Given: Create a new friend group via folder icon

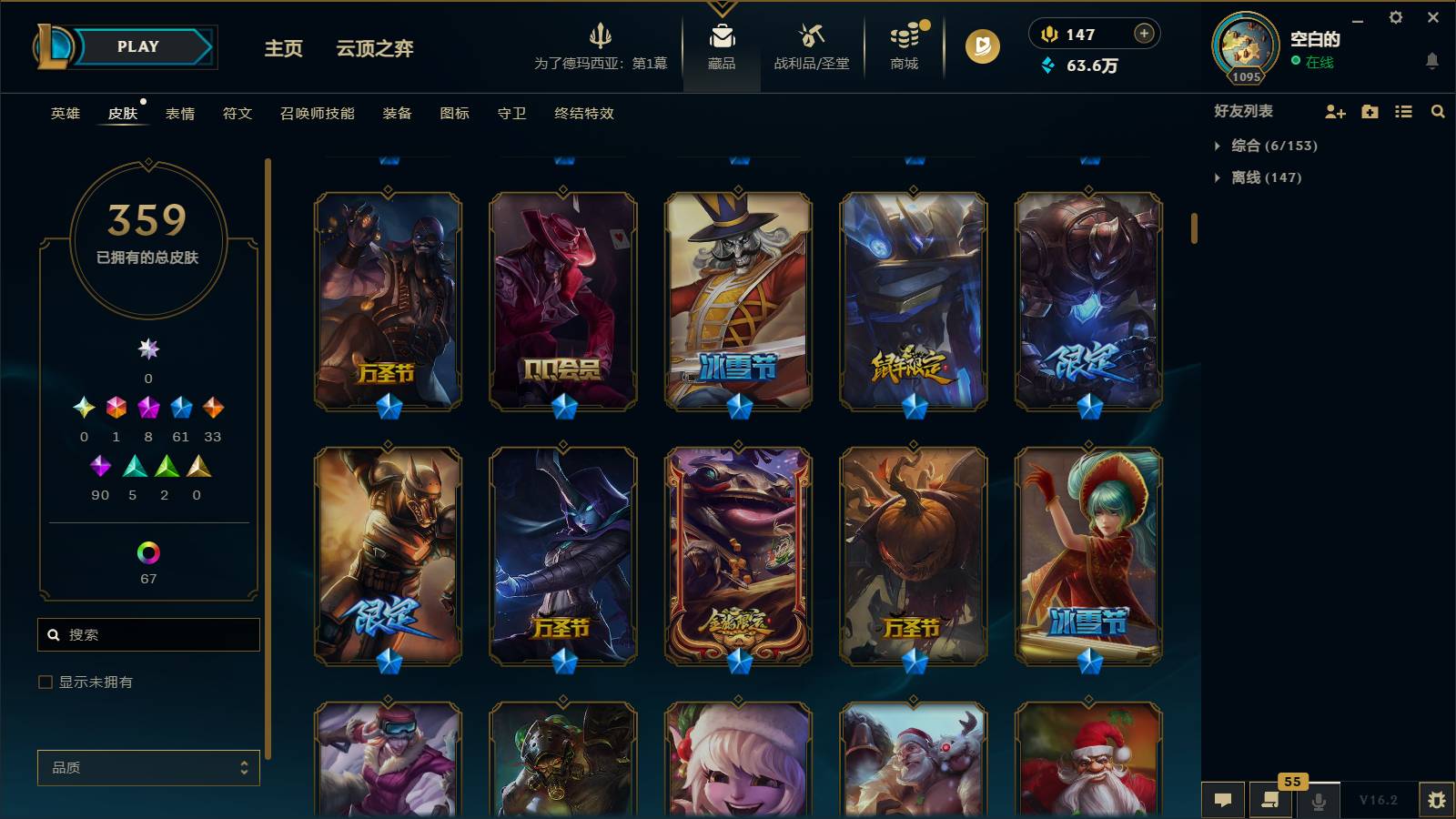Looking at the screenshot, I should [1369, 111].
